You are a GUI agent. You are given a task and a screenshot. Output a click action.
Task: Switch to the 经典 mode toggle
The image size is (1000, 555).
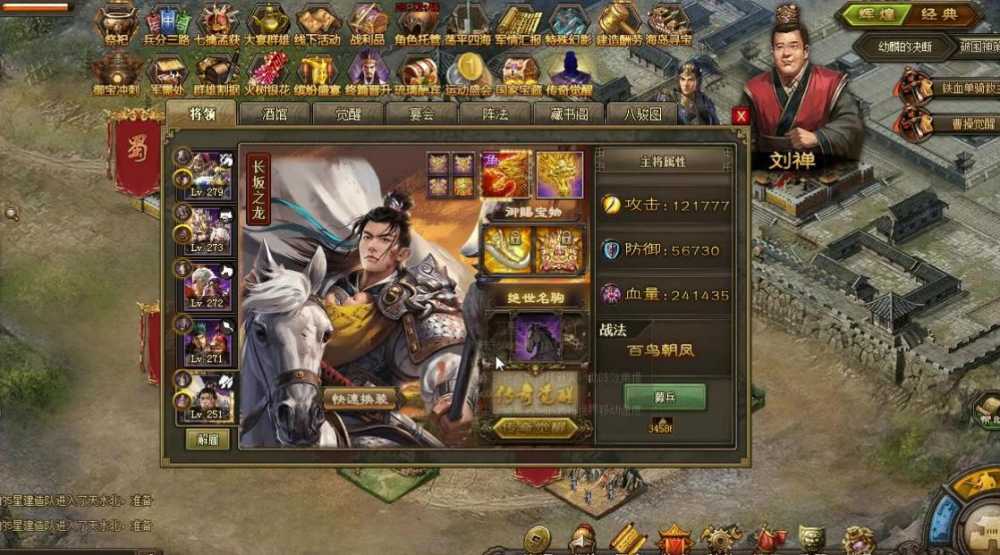click(x=935, y=15)
